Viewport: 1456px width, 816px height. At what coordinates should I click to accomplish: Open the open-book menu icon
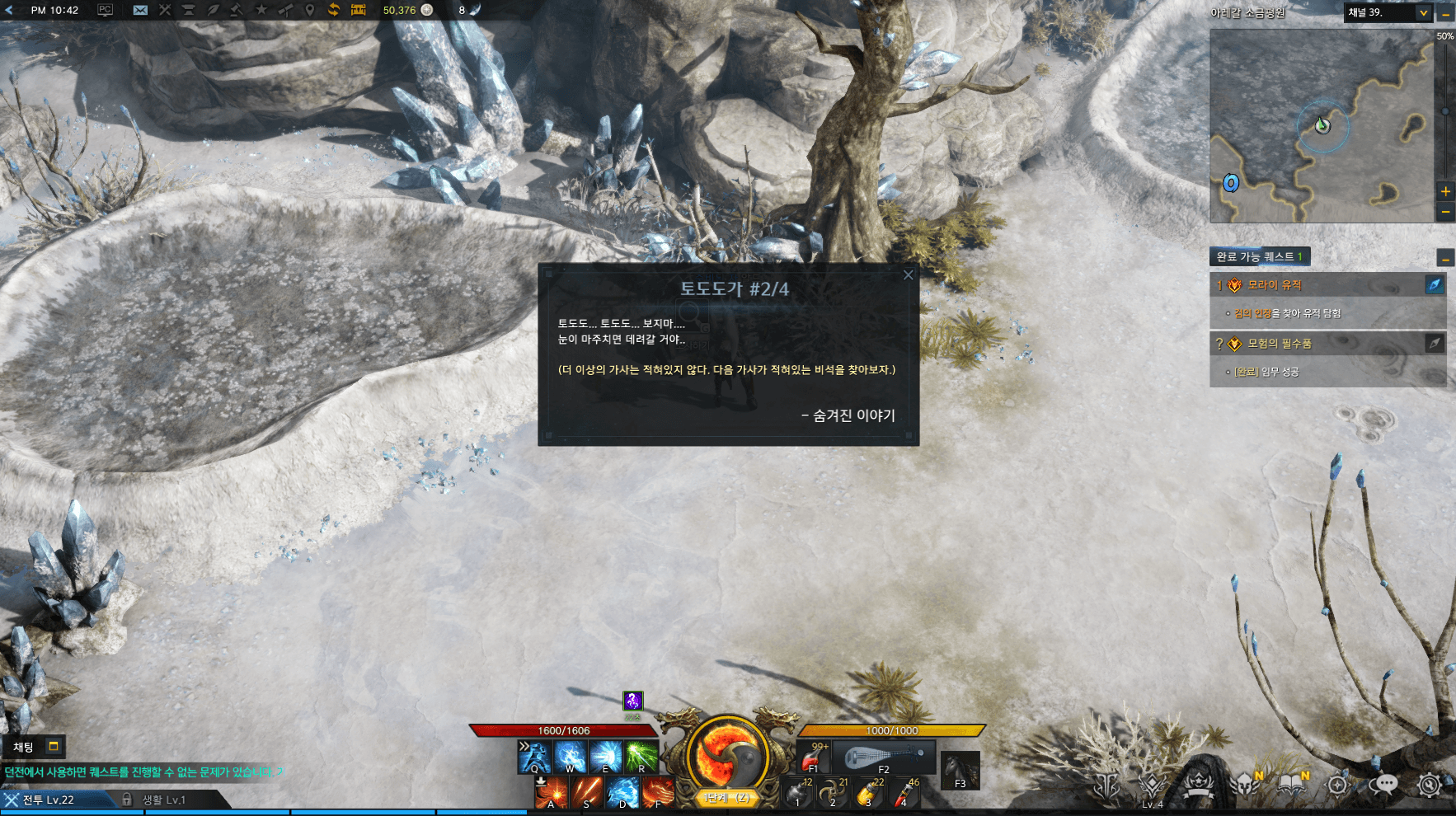(1291, 785)
